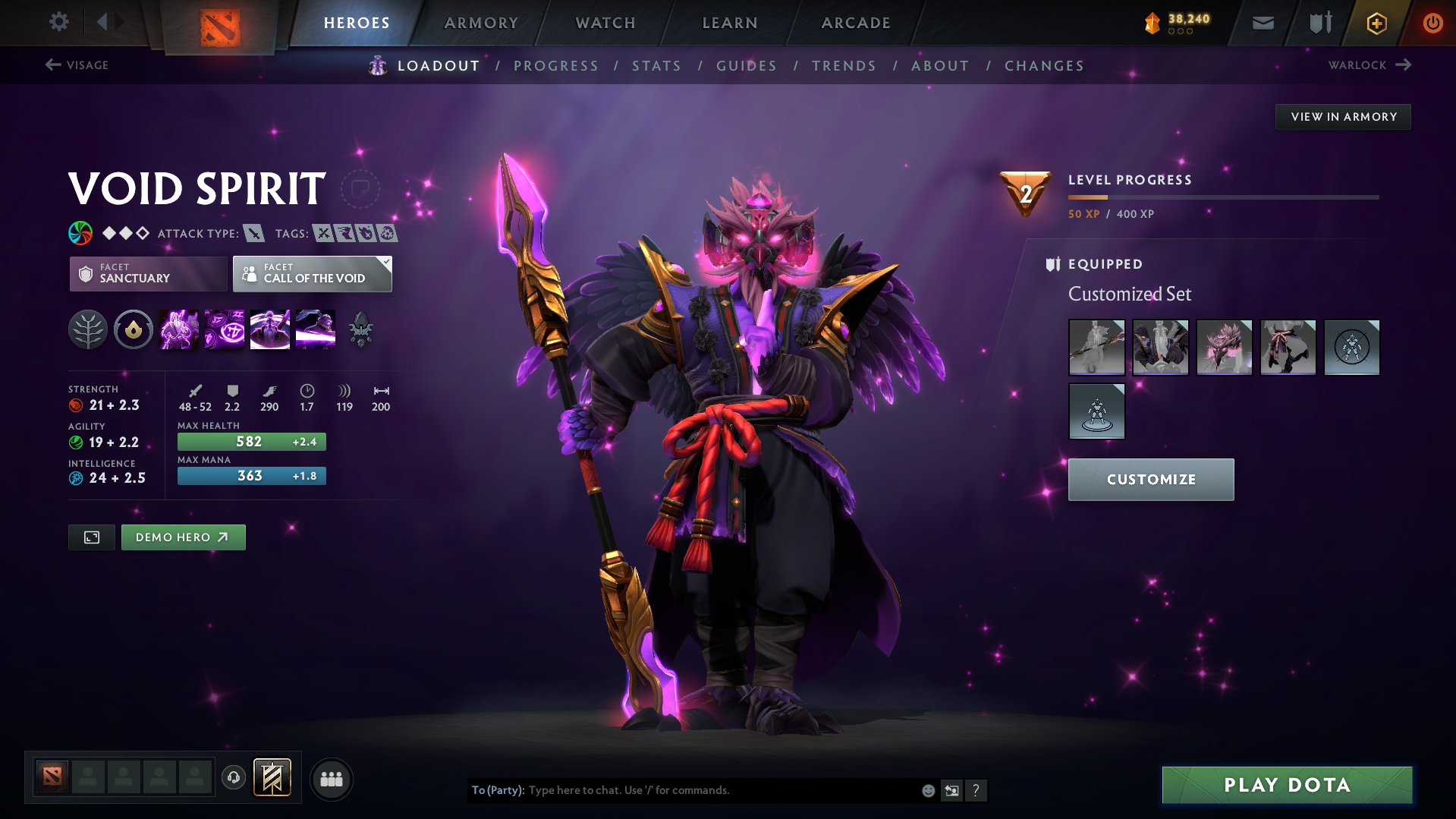The image size is (1456, 819).
Task: Click the power/logout icon top right
Action: [x=1432, y=23]
